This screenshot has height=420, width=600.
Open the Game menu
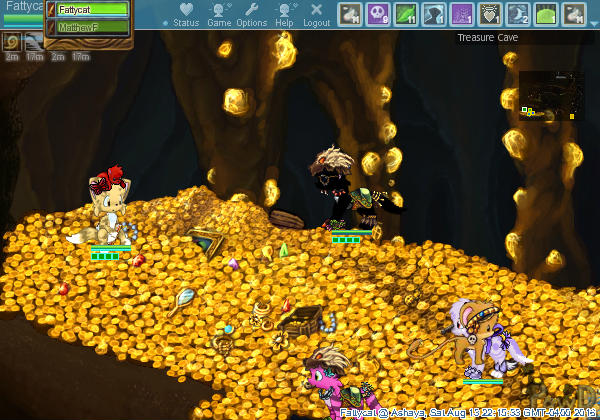coord(219,15)
